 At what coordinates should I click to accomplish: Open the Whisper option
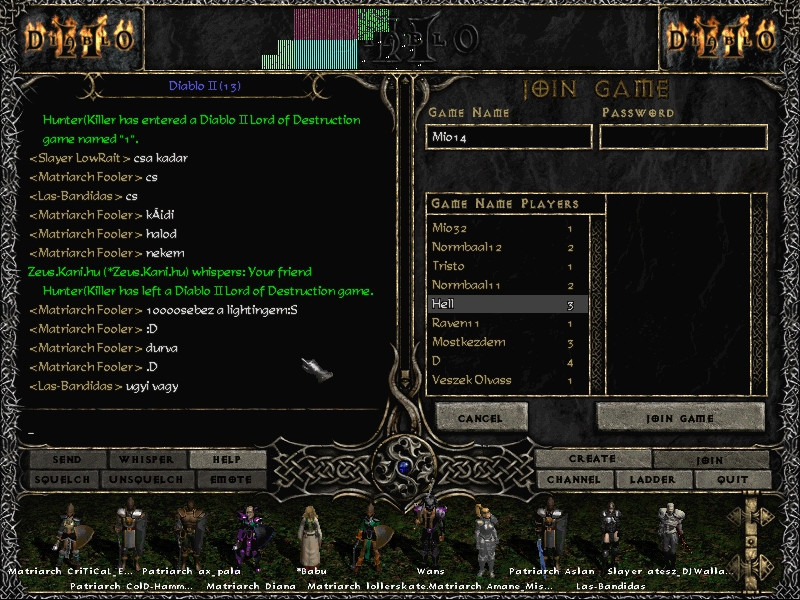(146, 460)
